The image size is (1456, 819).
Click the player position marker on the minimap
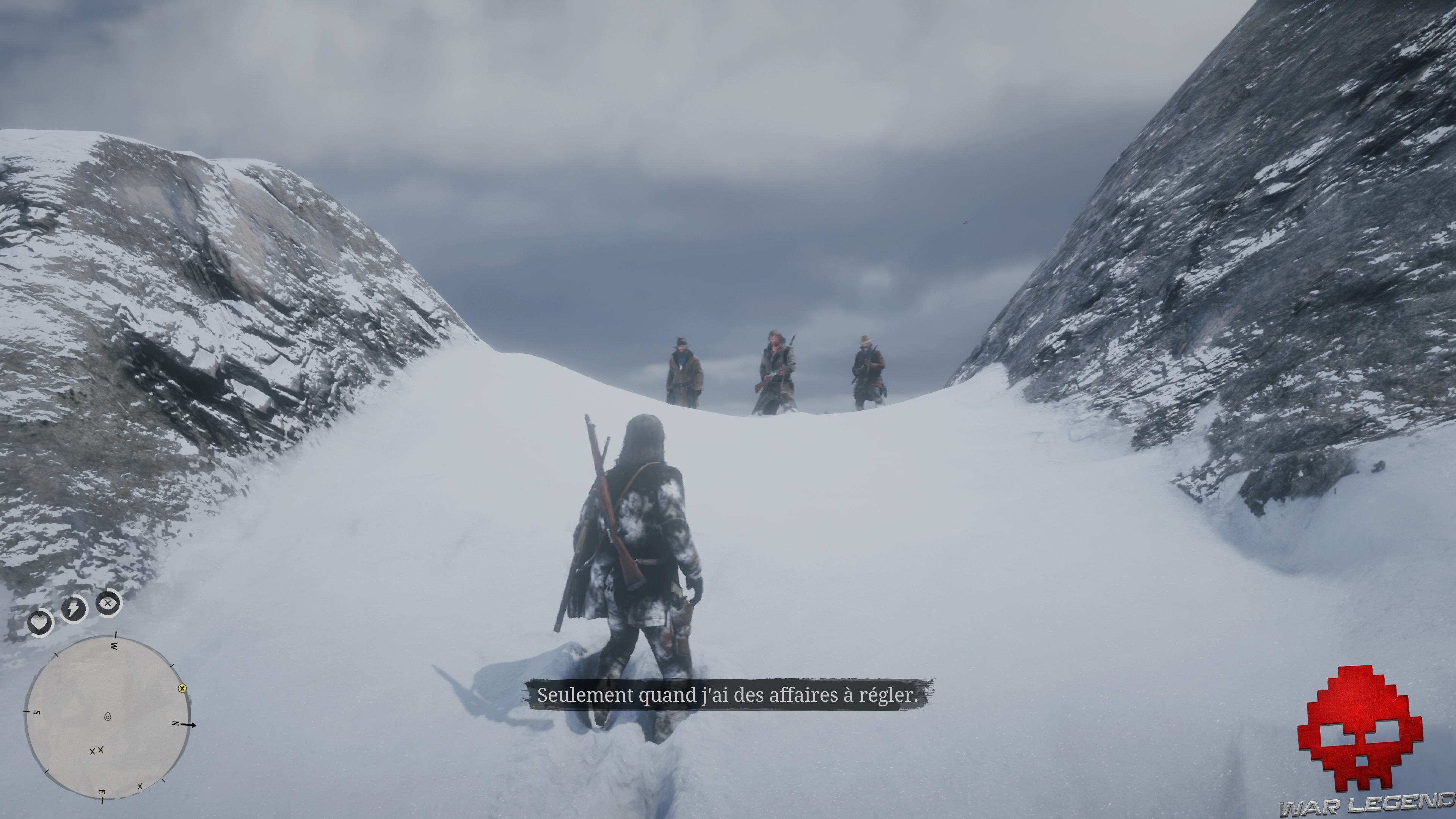(107, 717)
